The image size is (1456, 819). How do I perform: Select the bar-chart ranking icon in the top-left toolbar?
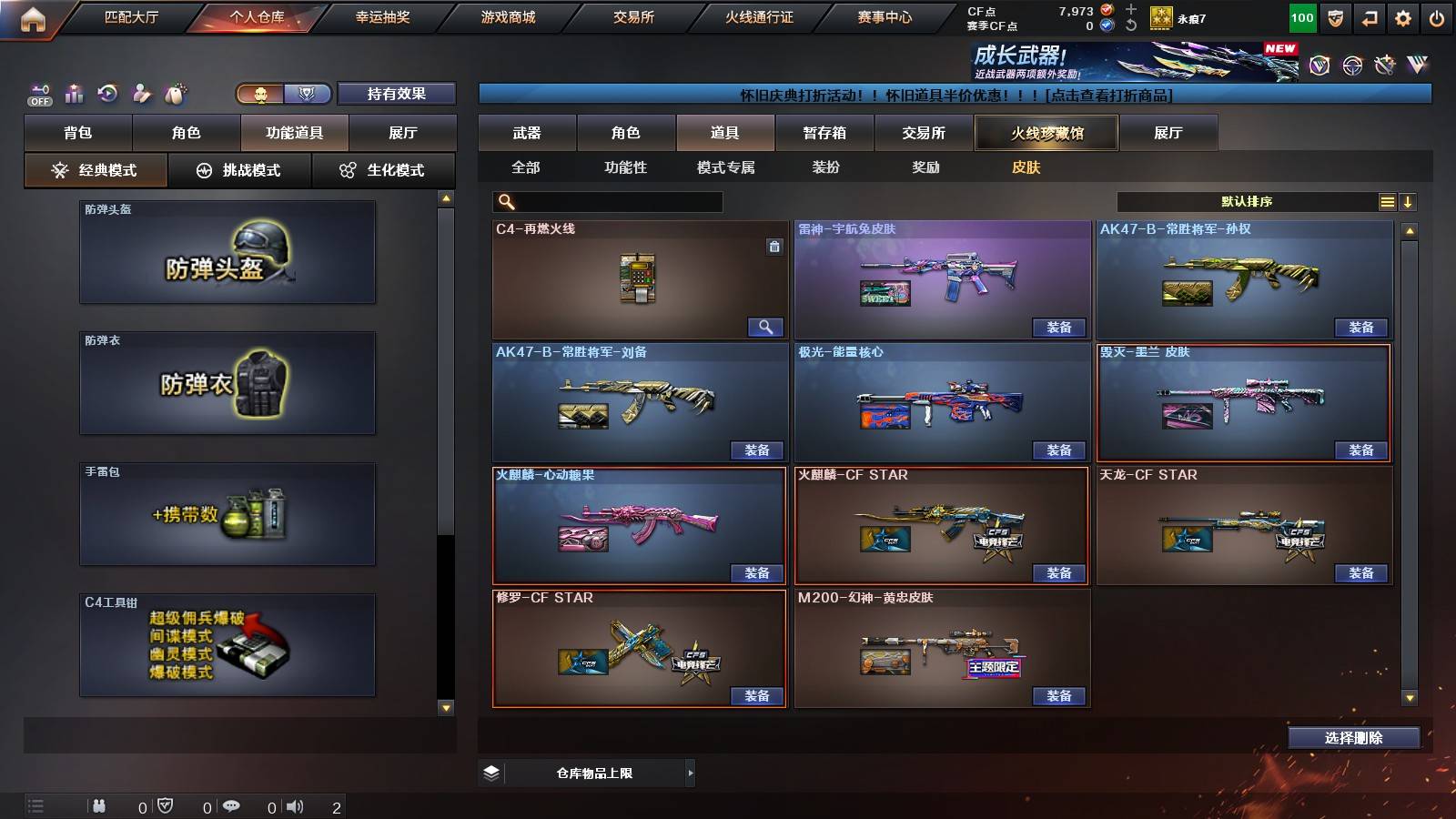click(x=74, y=93)
